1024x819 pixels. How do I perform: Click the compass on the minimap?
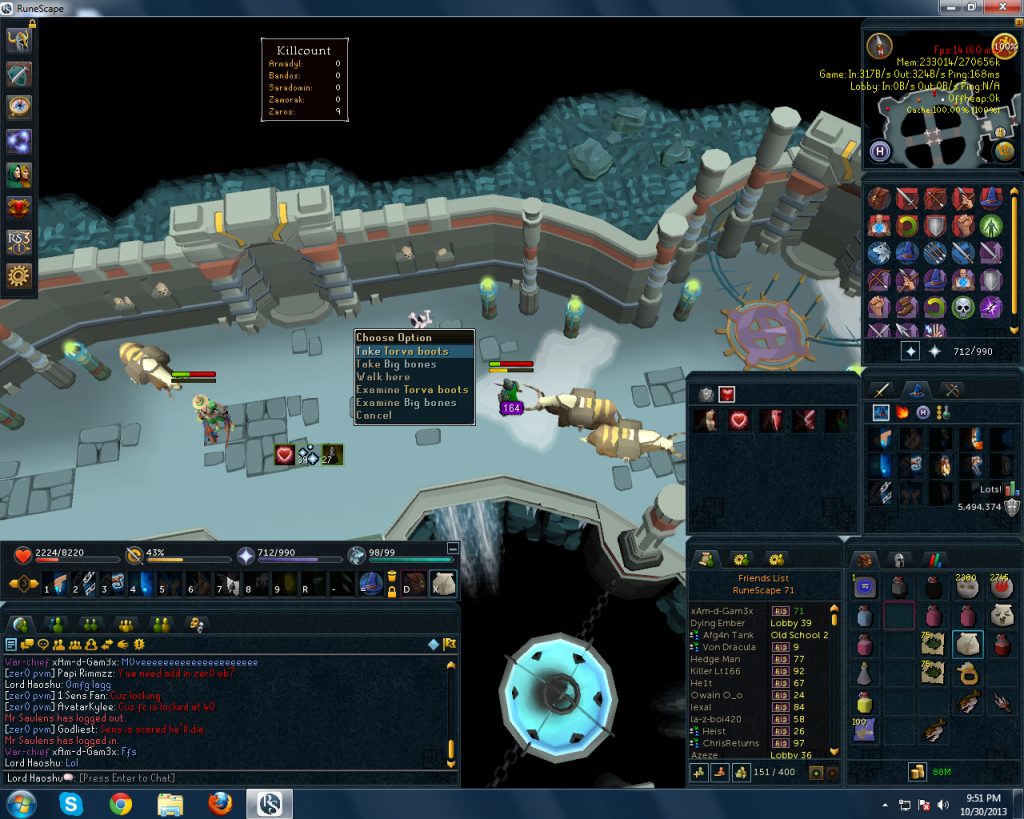pyautogui.click(x=880, y=45)
